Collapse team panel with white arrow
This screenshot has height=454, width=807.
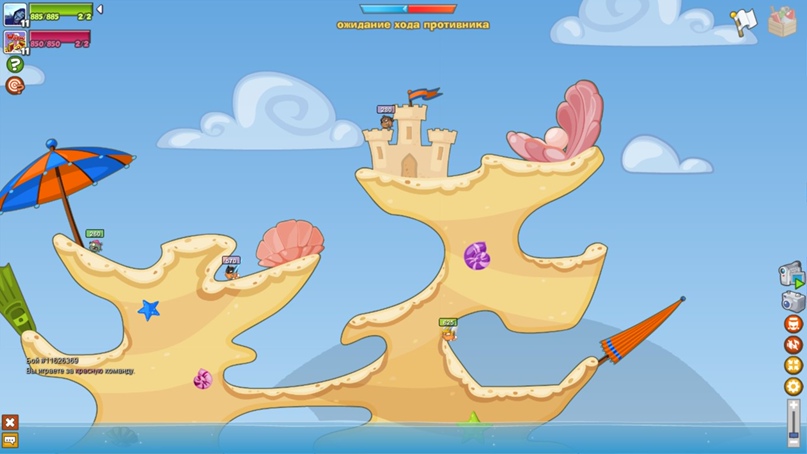[x=99, y=10]
